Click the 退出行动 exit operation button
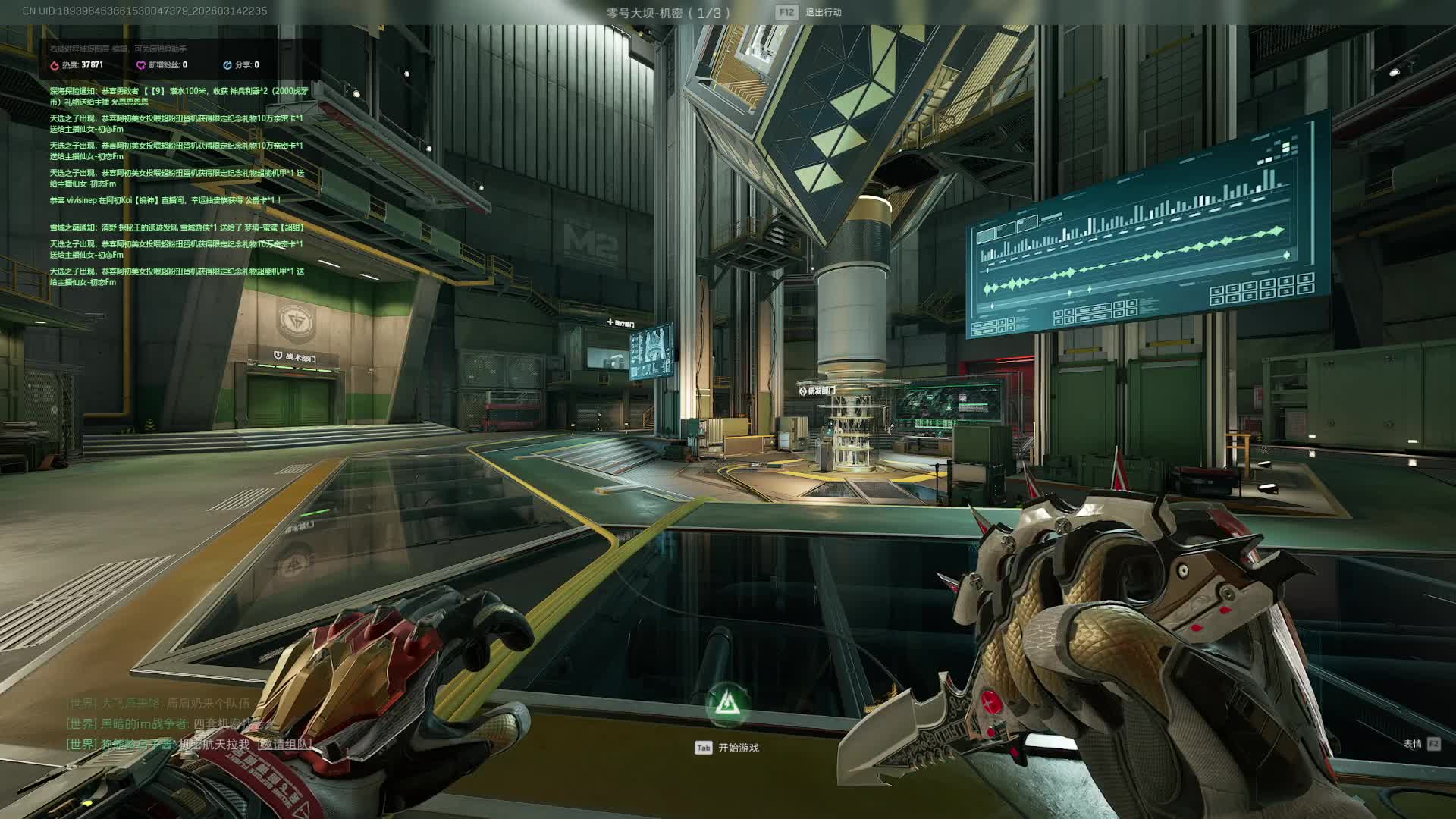The width and height of the screenshot is (1456, 819). pyautogui.click(x=822, y=12)
